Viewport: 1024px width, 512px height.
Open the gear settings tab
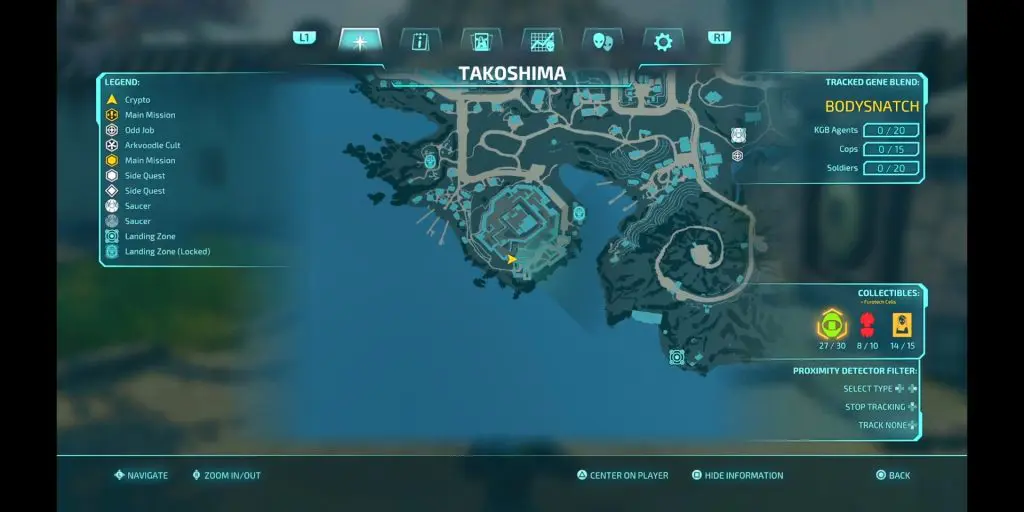pos(662,41)
